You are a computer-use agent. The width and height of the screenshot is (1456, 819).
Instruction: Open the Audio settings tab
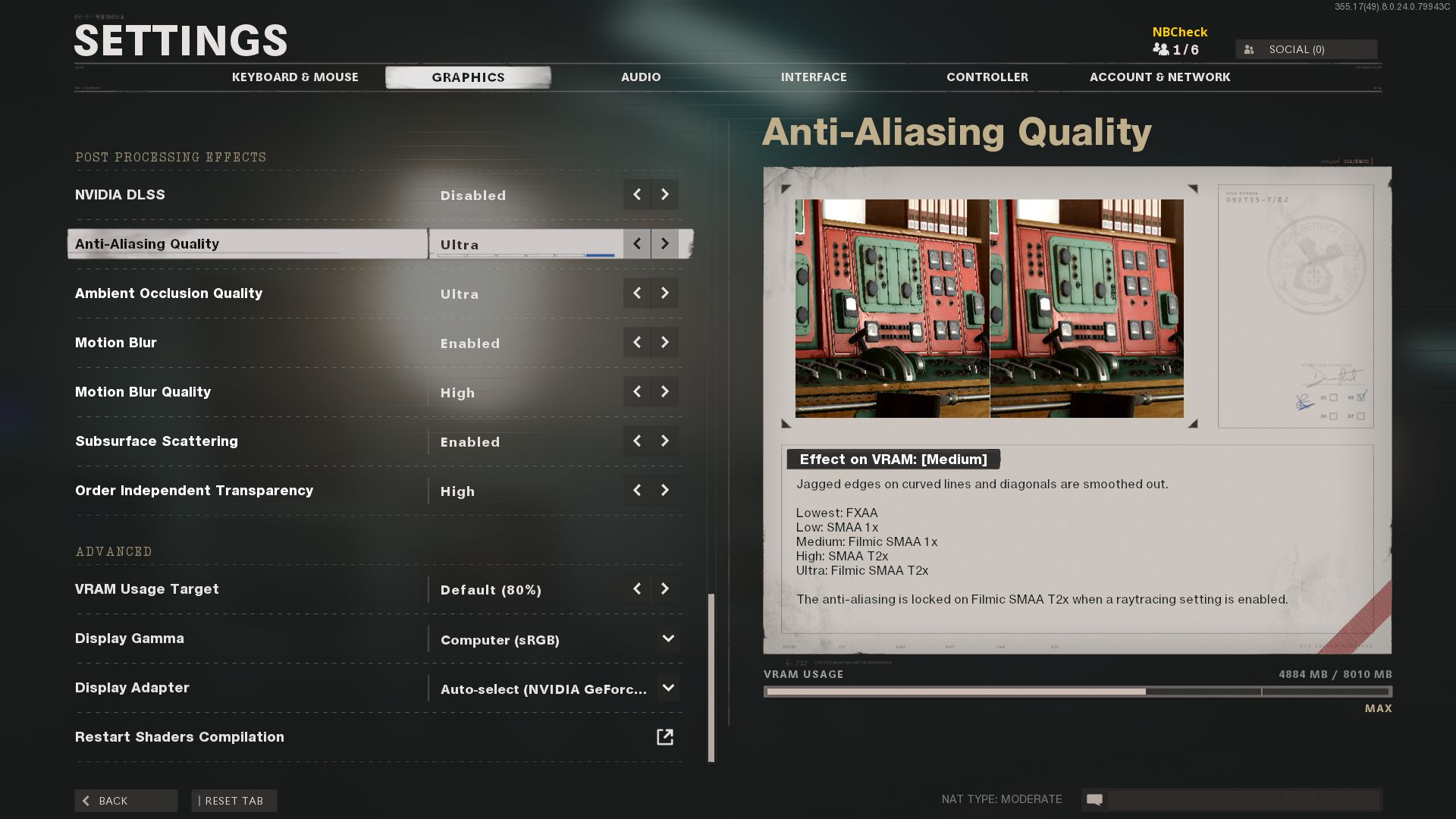coord(641,77)
